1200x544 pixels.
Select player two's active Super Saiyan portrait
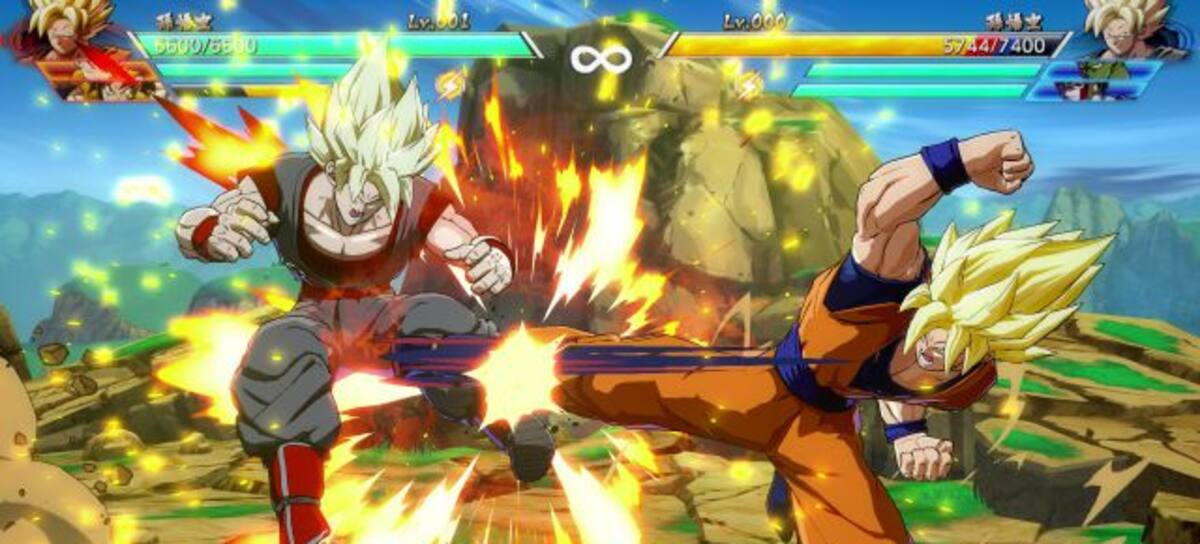[1127, 26]
